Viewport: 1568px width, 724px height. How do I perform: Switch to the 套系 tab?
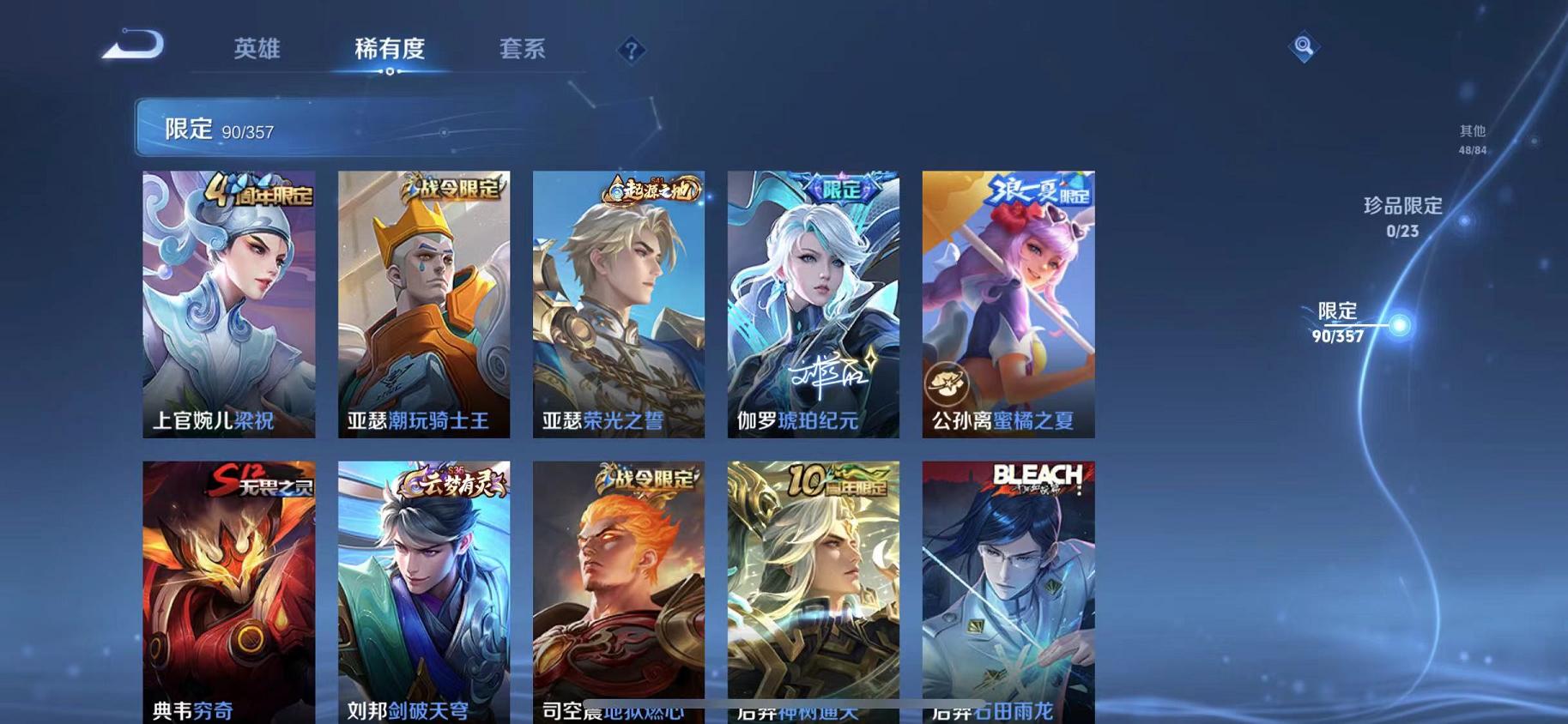click(525, 50)
